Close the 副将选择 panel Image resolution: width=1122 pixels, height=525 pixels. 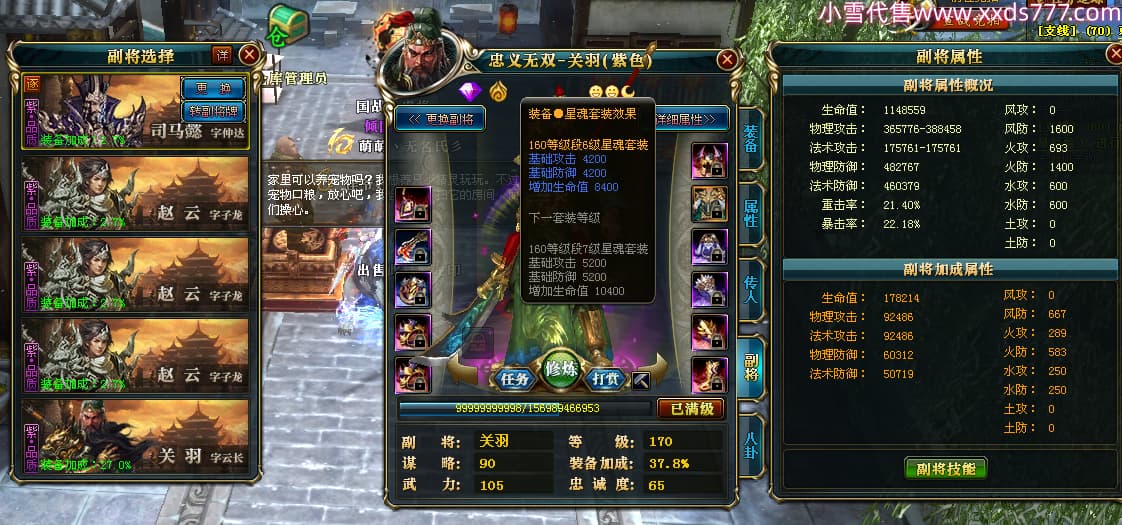[x=248, y=55]
